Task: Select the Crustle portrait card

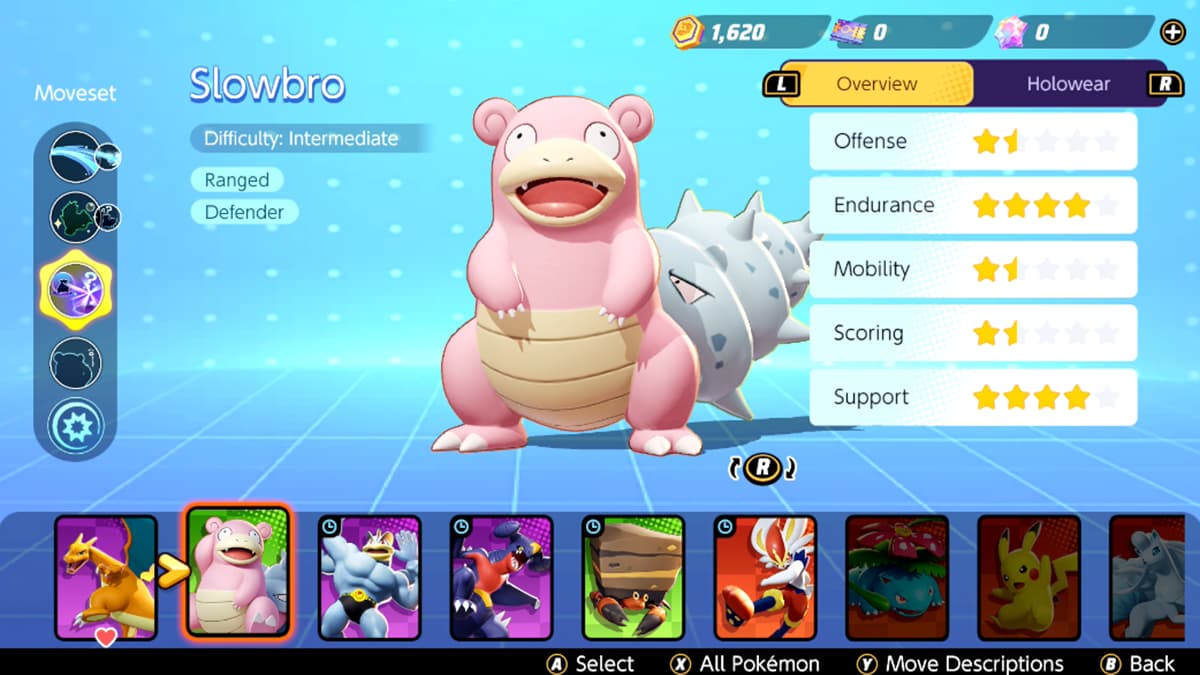Action: coord(633,577)
